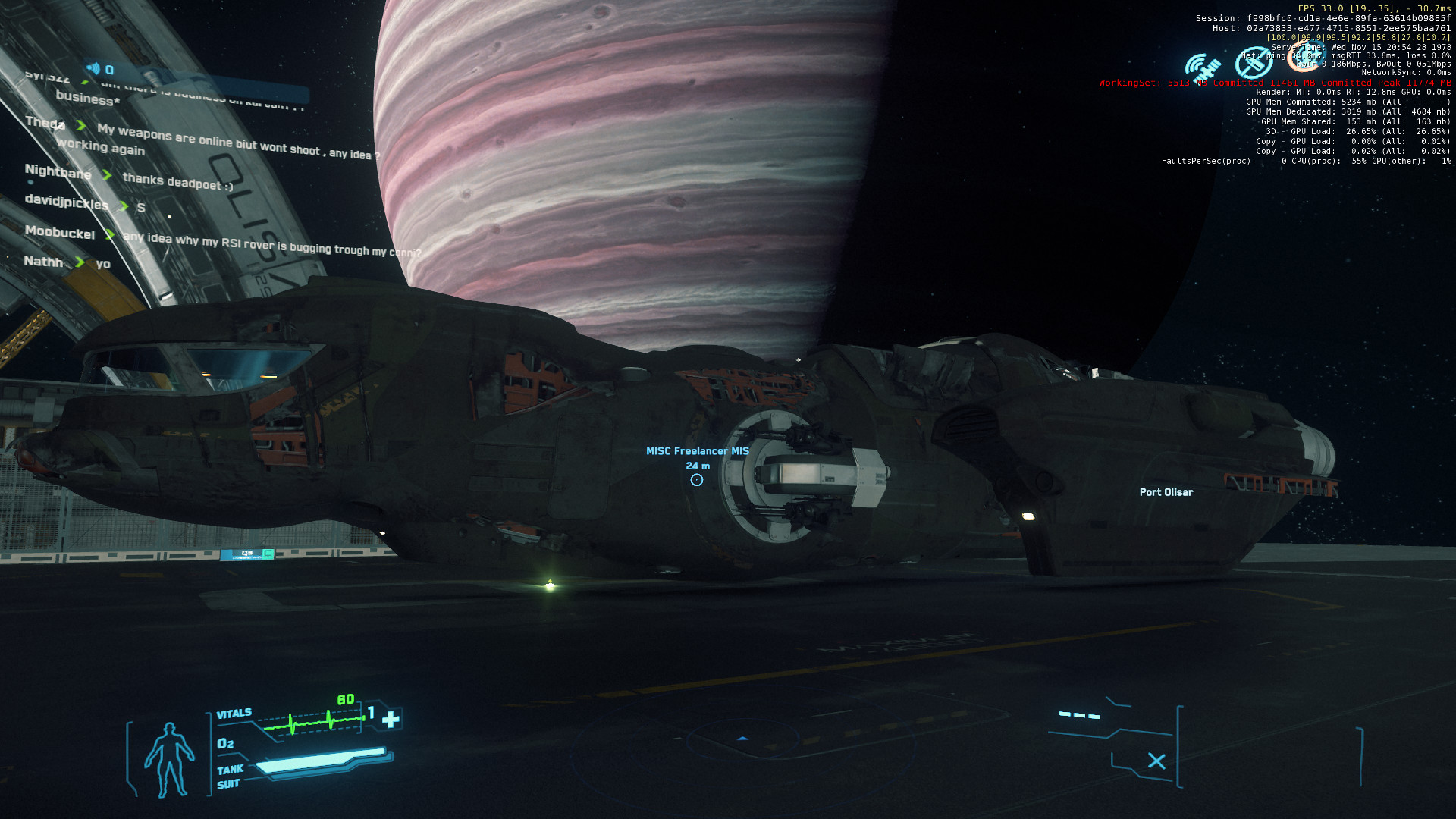1456x819 pixels.
Task: Open the body silhouette status icon
Action: click(x=169, y=759)
